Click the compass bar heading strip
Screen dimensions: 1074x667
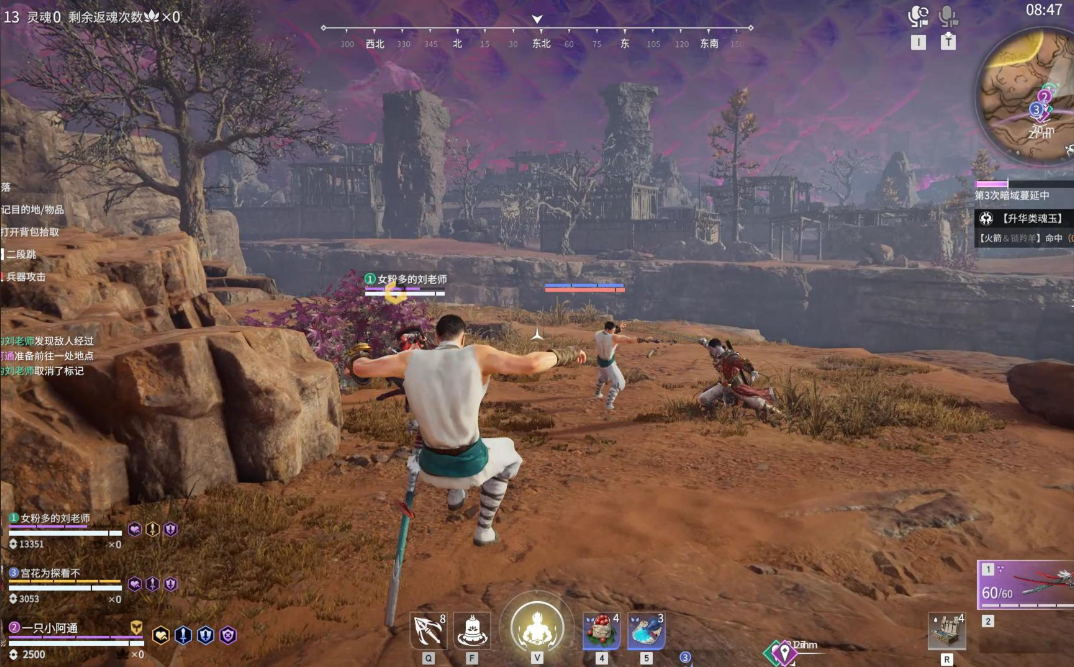(x=537, y=43)
